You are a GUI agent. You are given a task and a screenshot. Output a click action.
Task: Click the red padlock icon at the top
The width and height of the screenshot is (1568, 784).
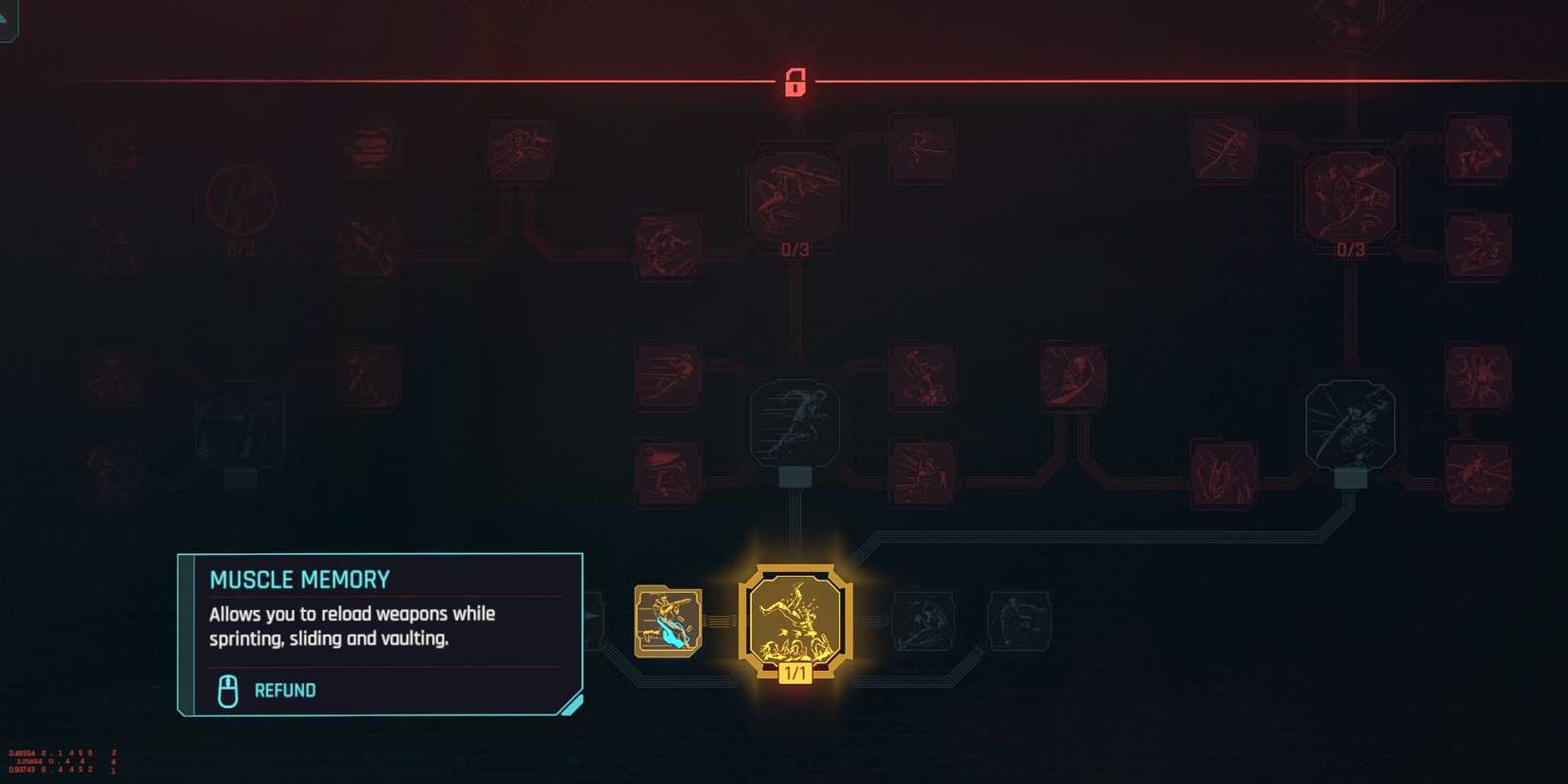(795, 84)
